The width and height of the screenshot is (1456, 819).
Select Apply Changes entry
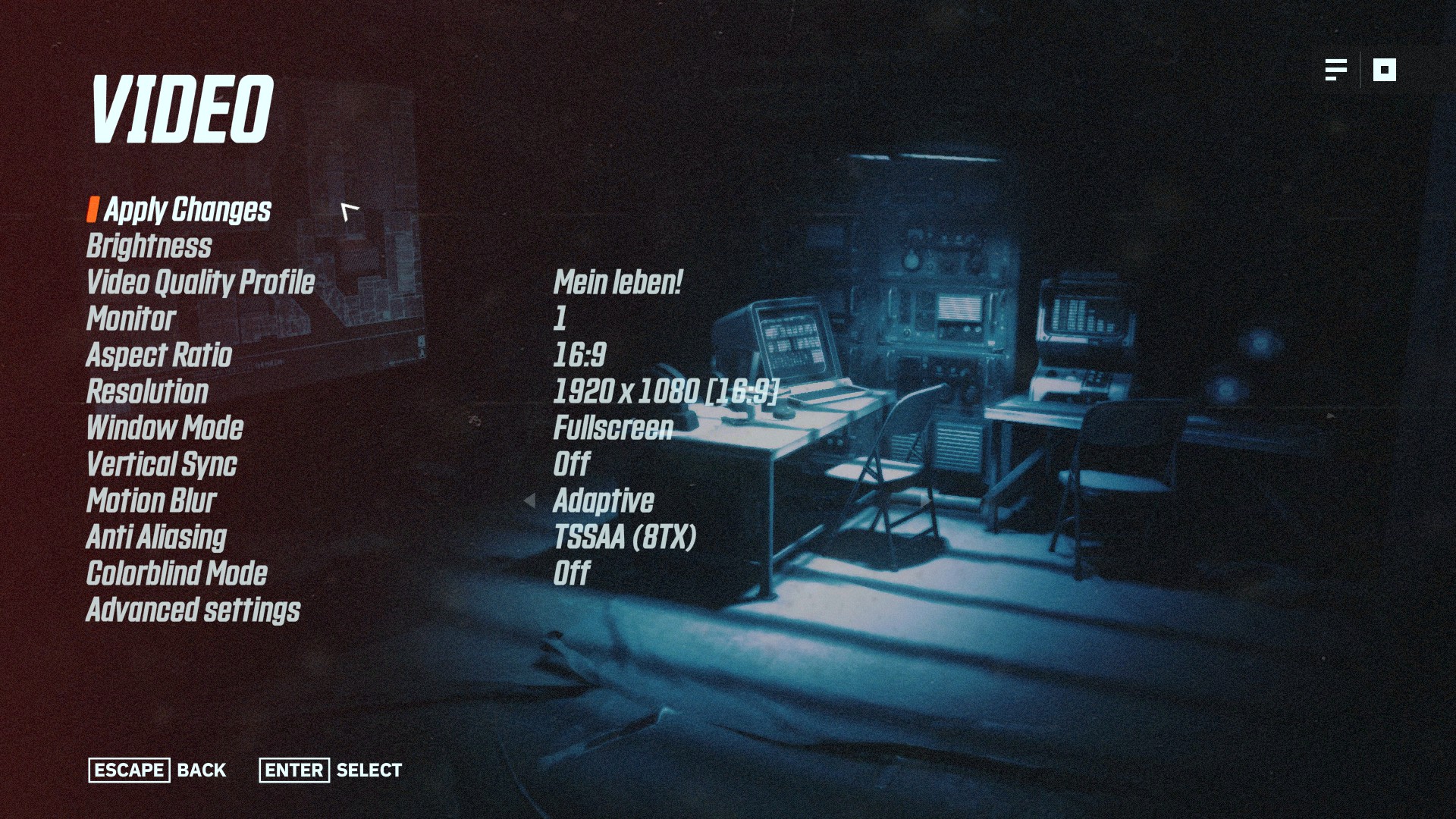tap(187, 210)
